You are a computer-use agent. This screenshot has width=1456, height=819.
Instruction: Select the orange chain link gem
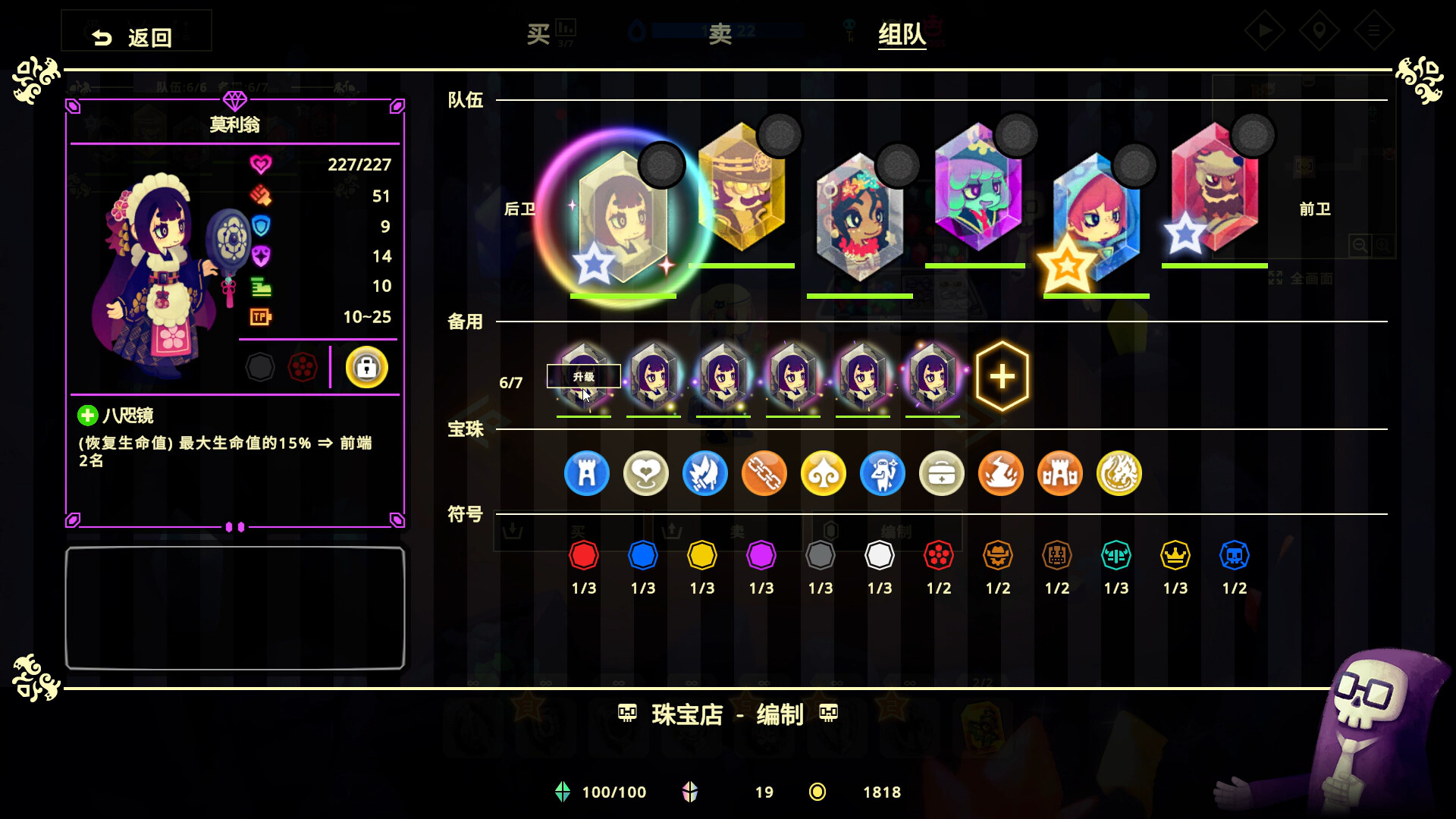(x=764, y=473)
